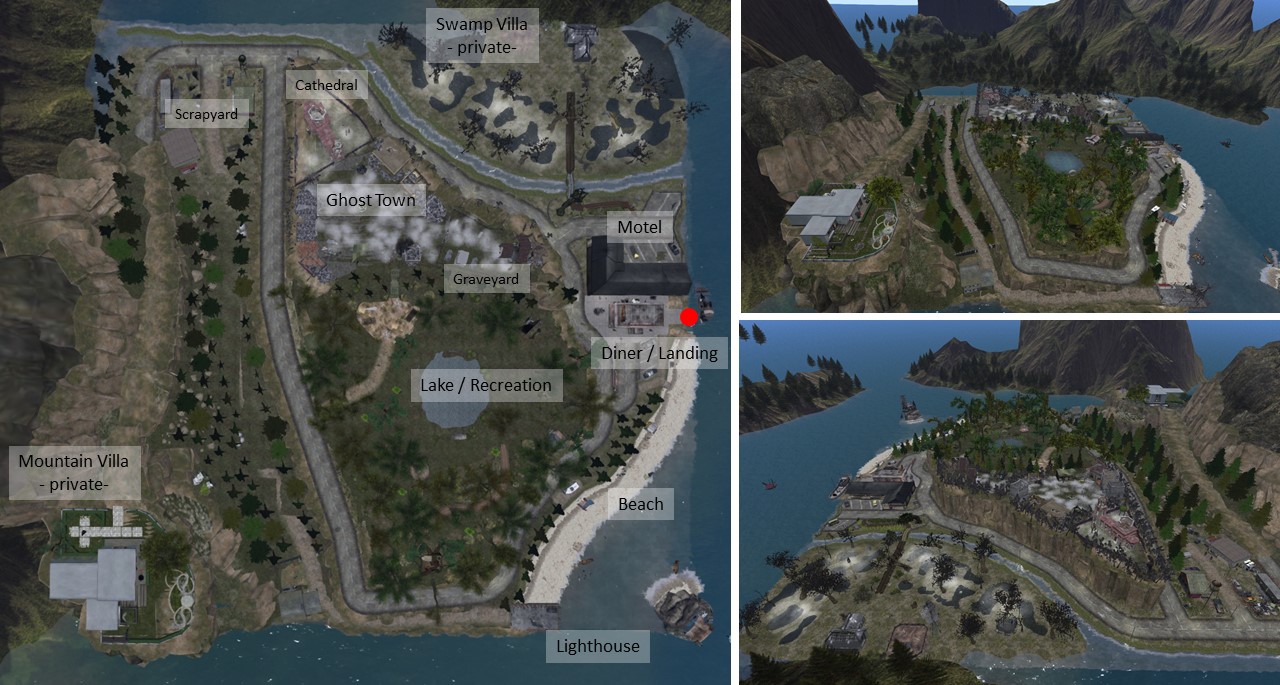
Task: Choose the Diner / Landing label
Action: pos(659,352)
